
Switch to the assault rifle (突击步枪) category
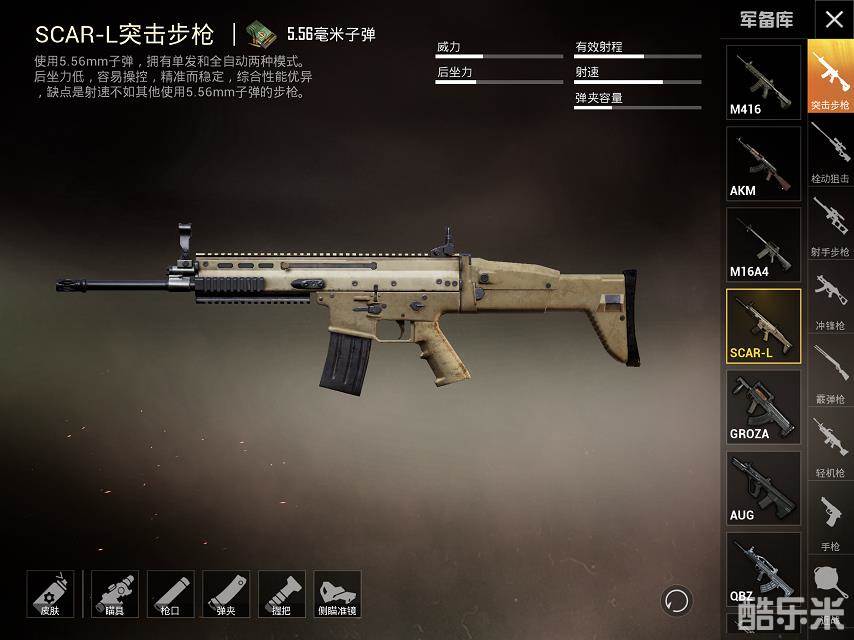830,77
